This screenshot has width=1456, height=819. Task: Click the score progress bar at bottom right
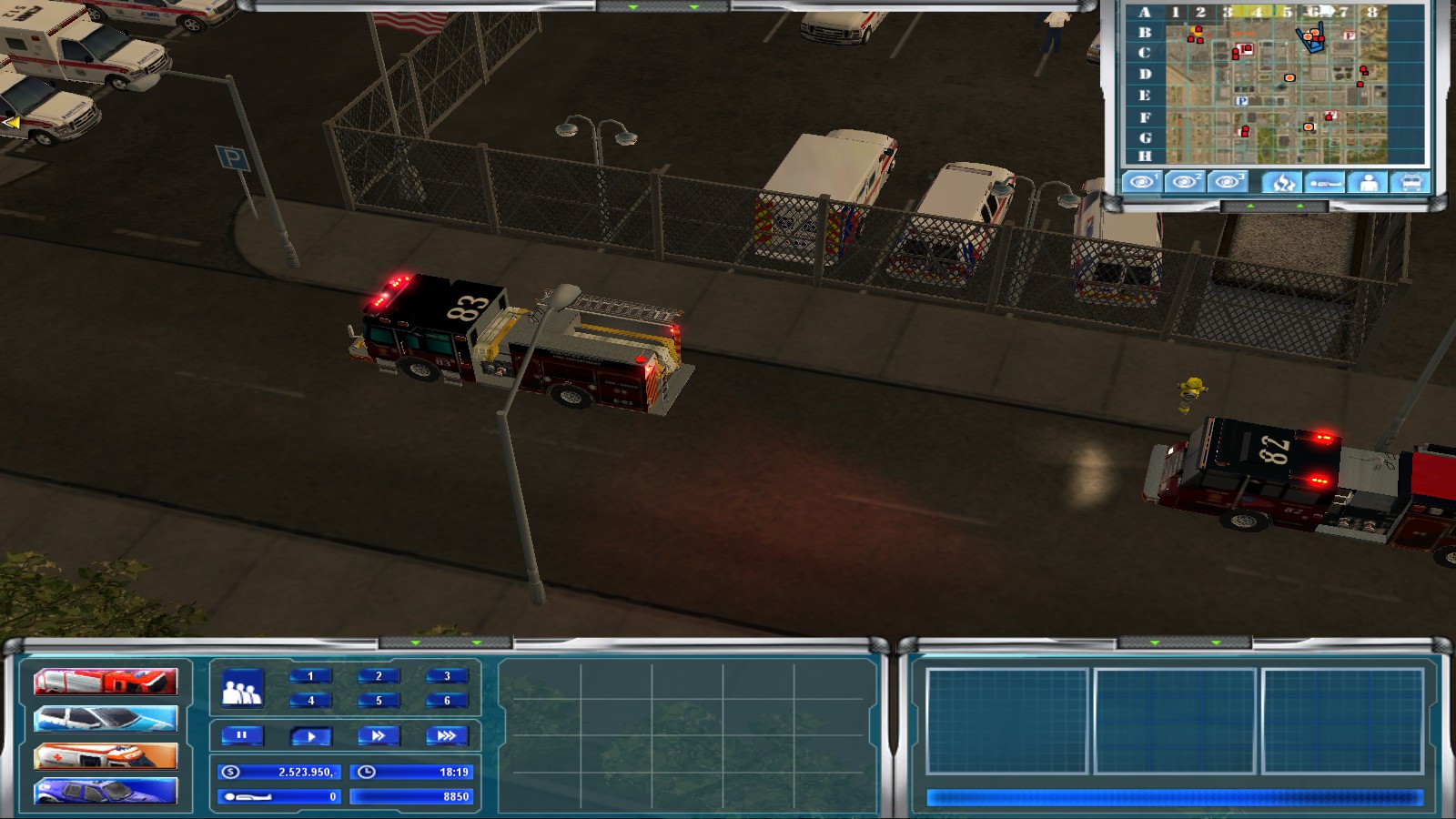click(1174, 794)
